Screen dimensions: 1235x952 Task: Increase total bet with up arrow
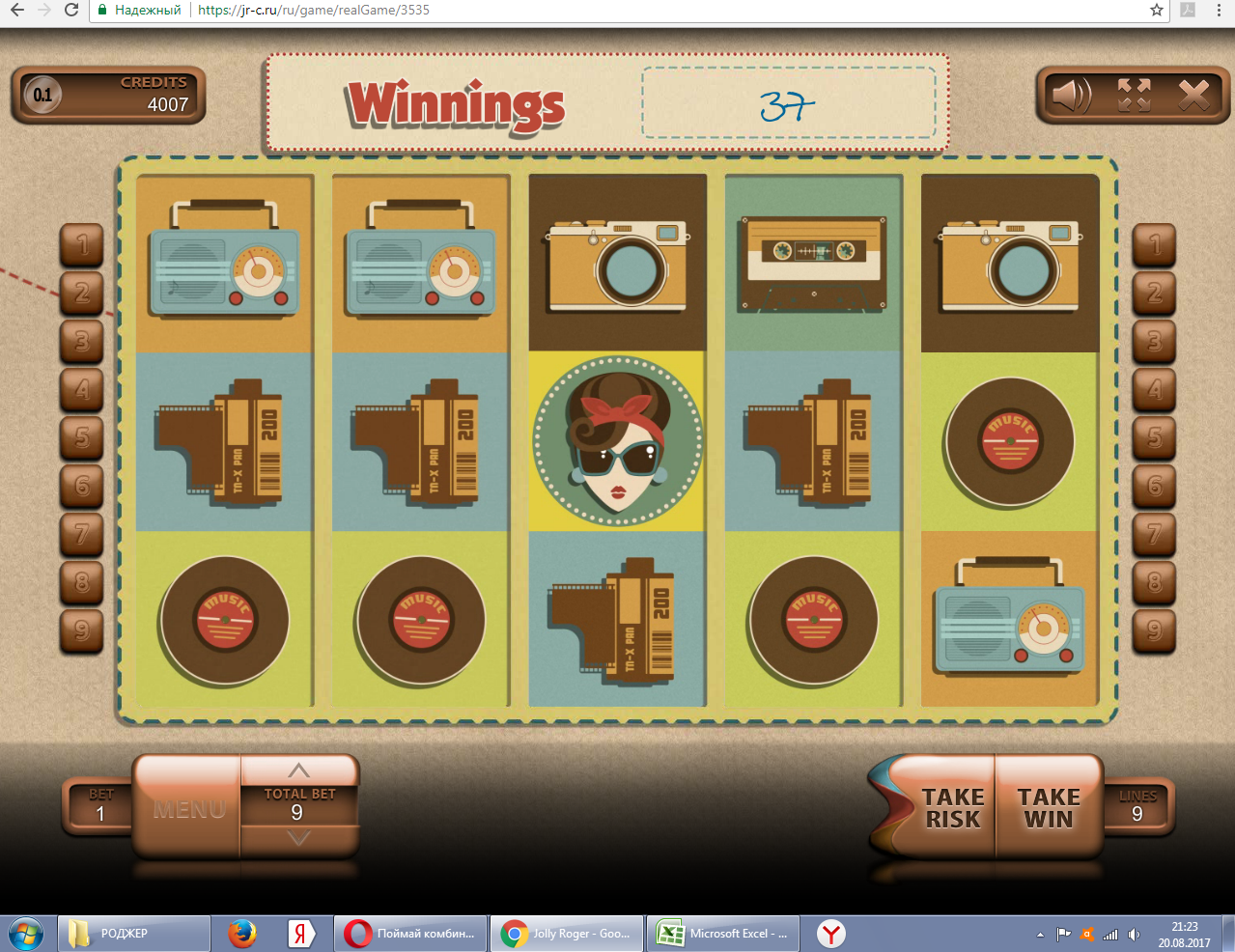point(298,770)
